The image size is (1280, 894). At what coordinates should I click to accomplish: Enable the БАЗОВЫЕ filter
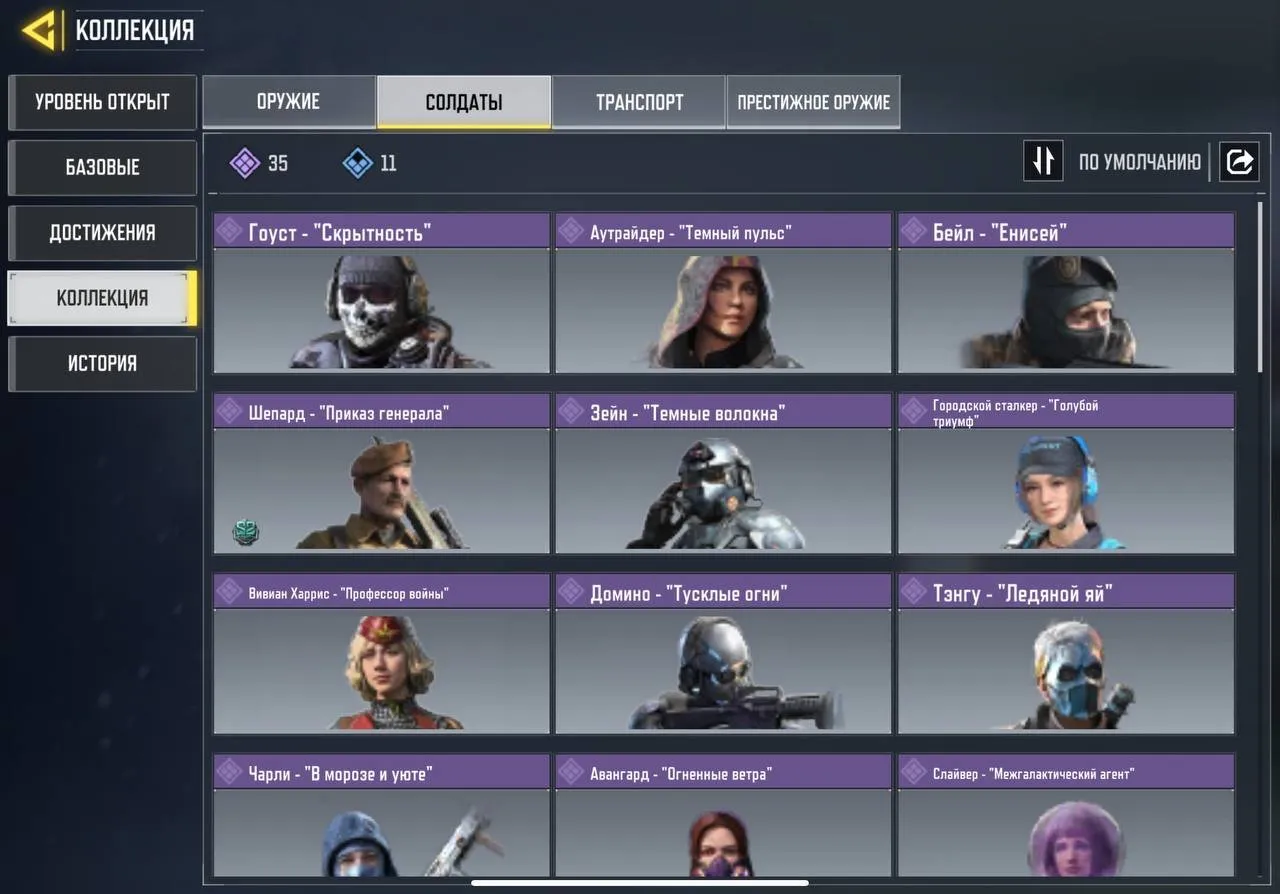click(x=101, y=167)
